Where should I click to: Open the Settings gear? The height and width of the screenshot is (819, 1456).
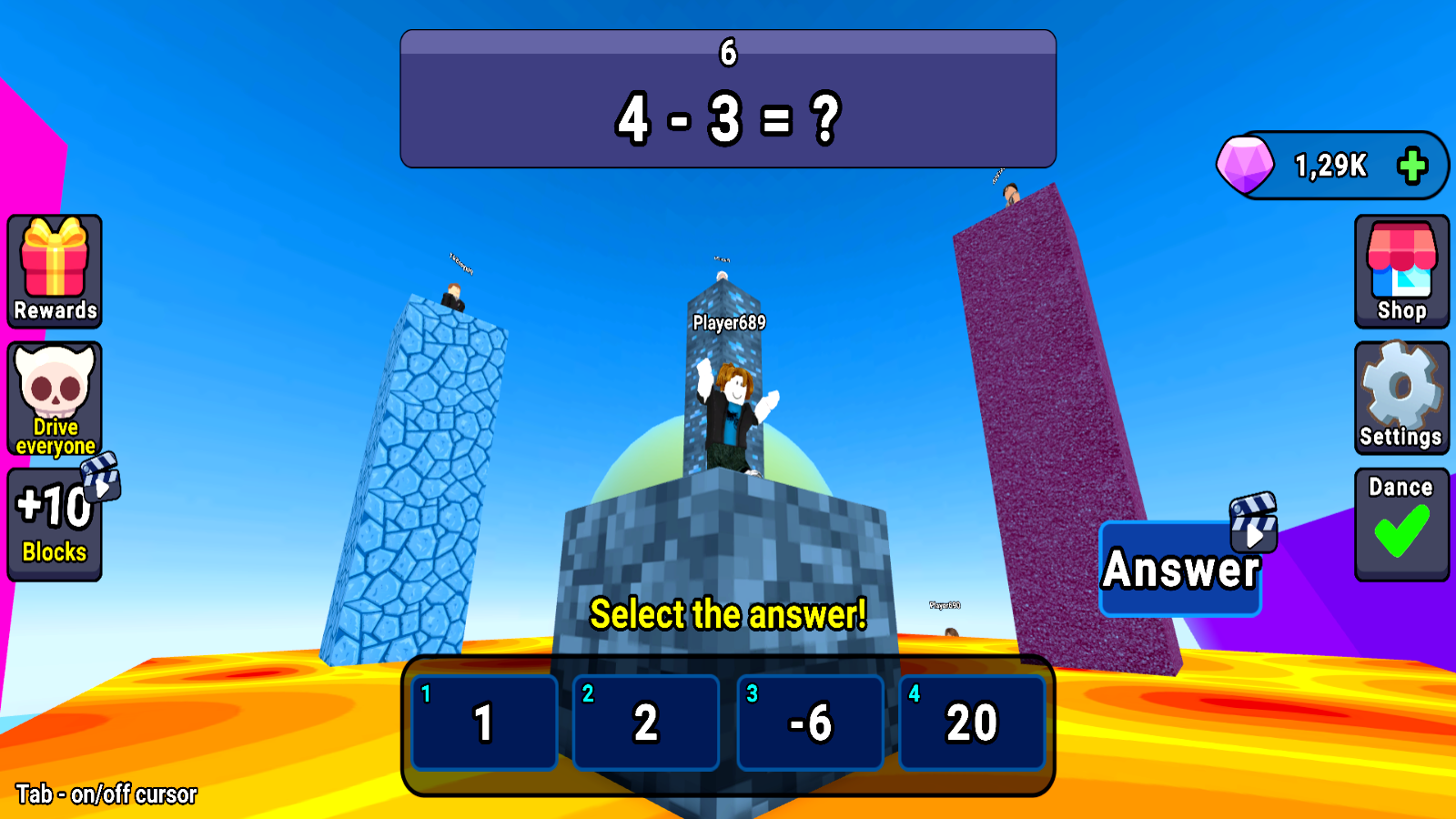pyautogui.click(x=1401, y=393)
